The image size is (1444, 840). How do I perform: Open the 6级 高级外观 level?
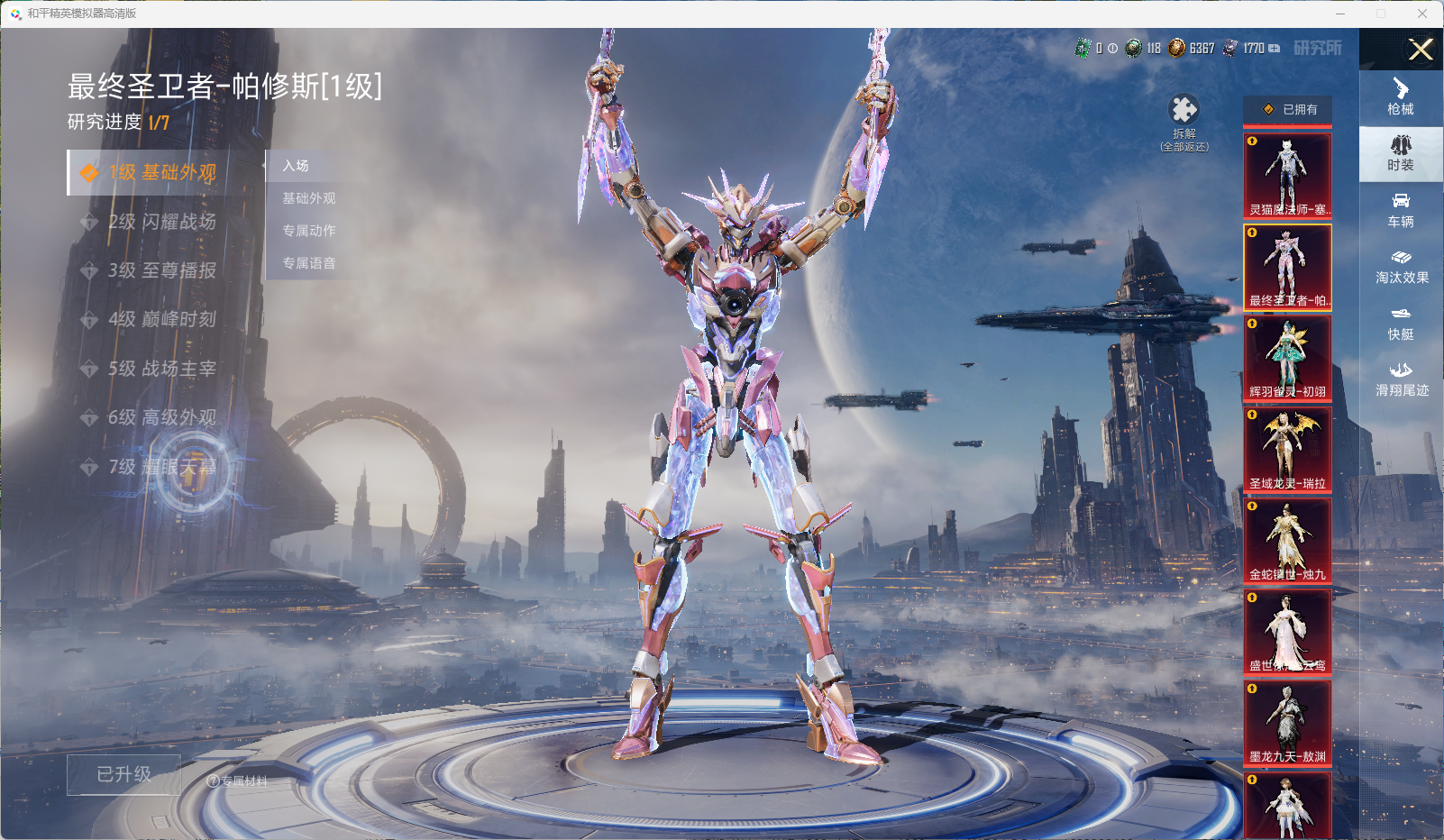162,417
